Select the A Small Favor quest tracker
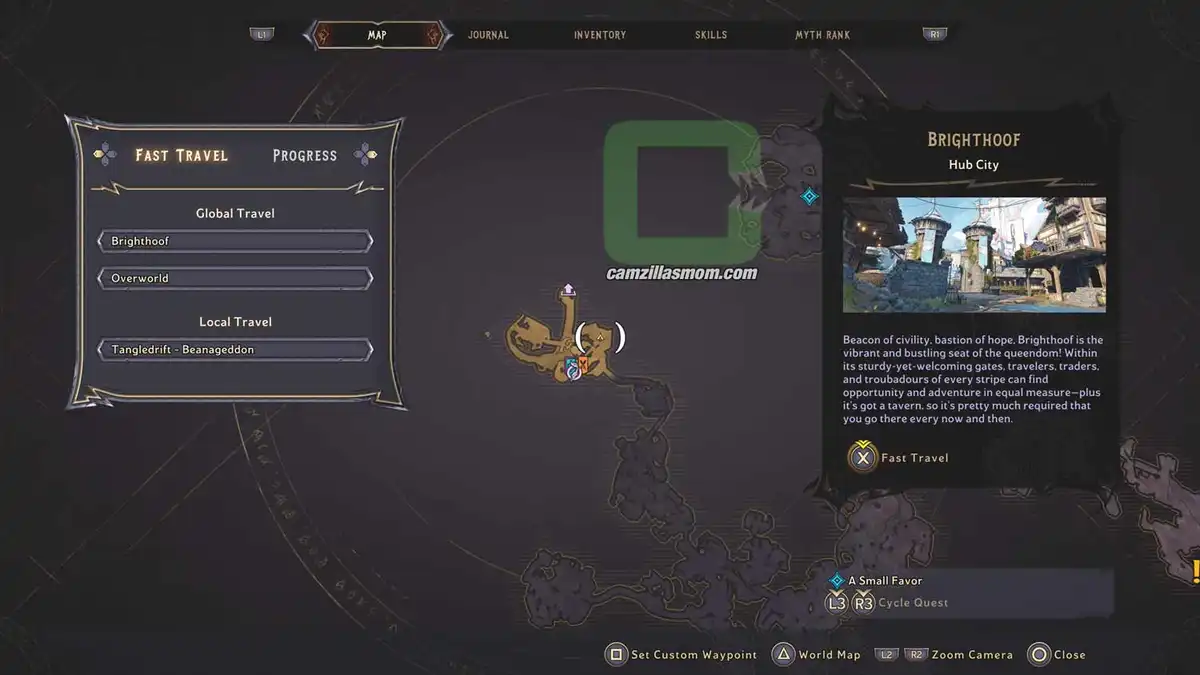Viewport: 1200px width, 675px height. click(885, 580)
